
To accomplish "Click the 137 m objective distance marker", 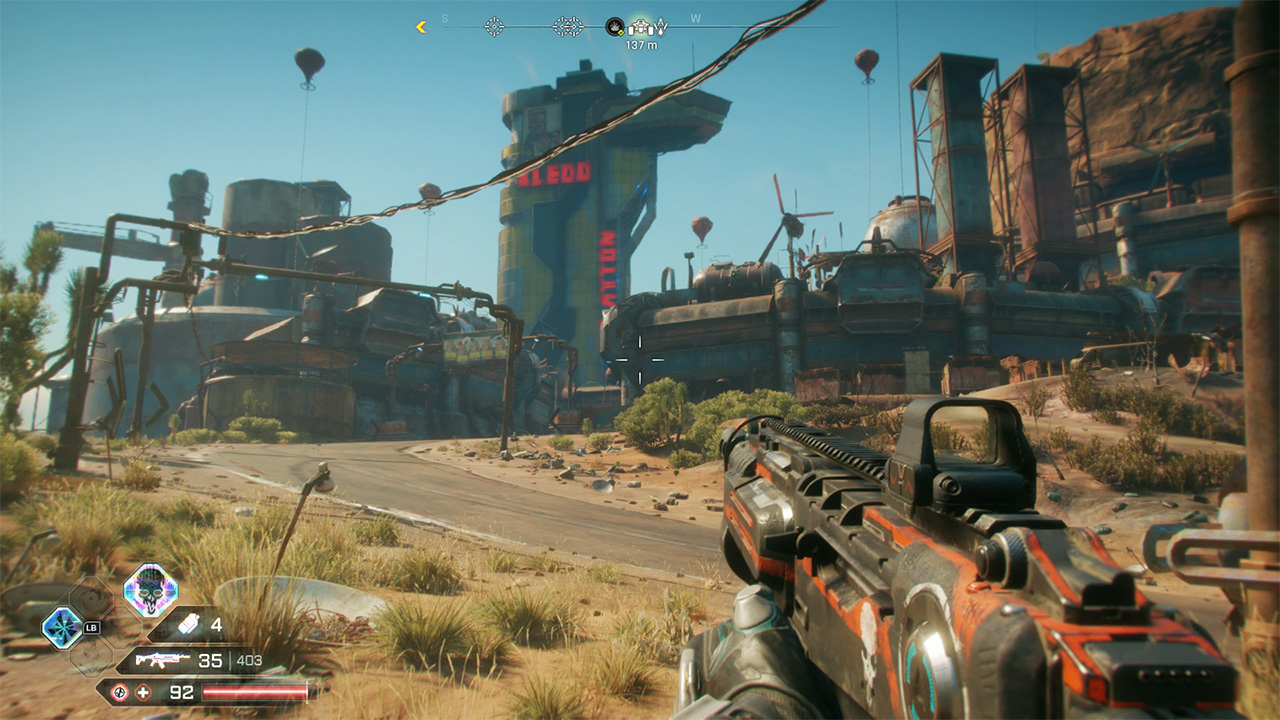I will (x=642, y=44).
